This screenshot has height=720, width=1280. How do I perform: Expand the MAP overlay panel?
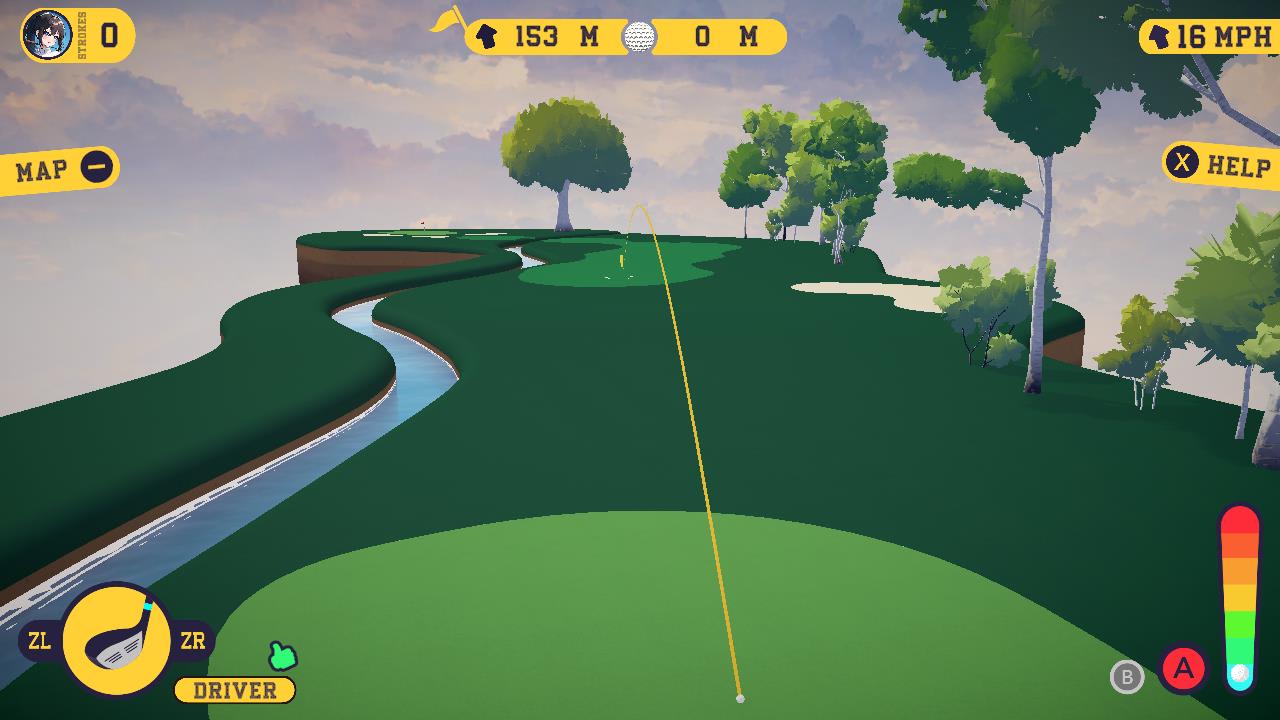click(x=42, y=167)
